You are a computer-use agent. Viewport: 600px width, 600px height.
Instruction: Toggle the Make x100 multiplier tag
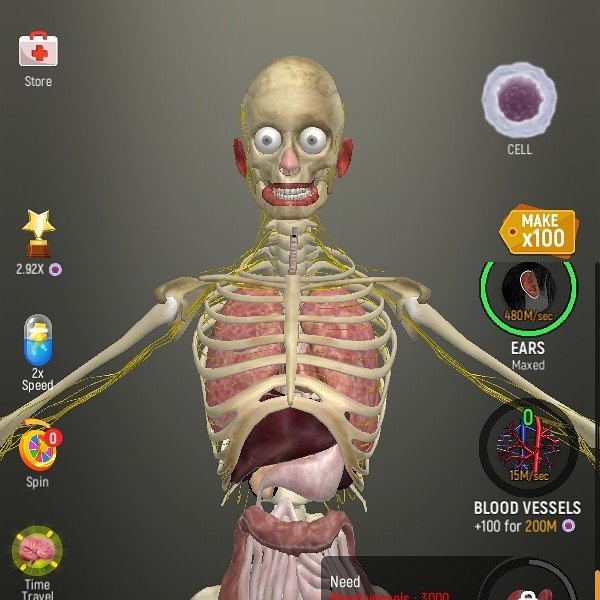coord(540,231)
